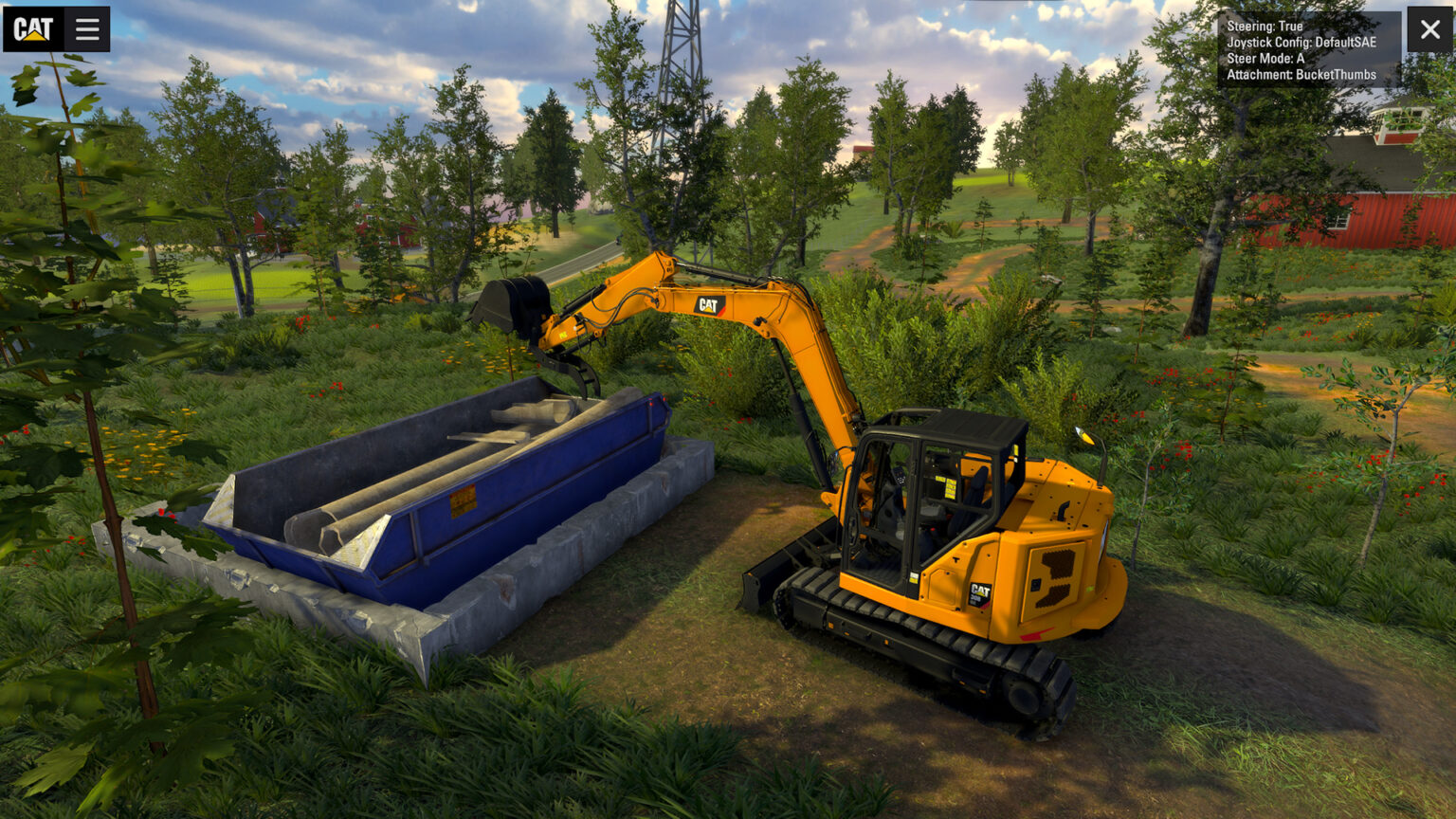Open the Joystick Config DefaultSAE selector
This screenshot has height=819, width=1456.
1301,43
